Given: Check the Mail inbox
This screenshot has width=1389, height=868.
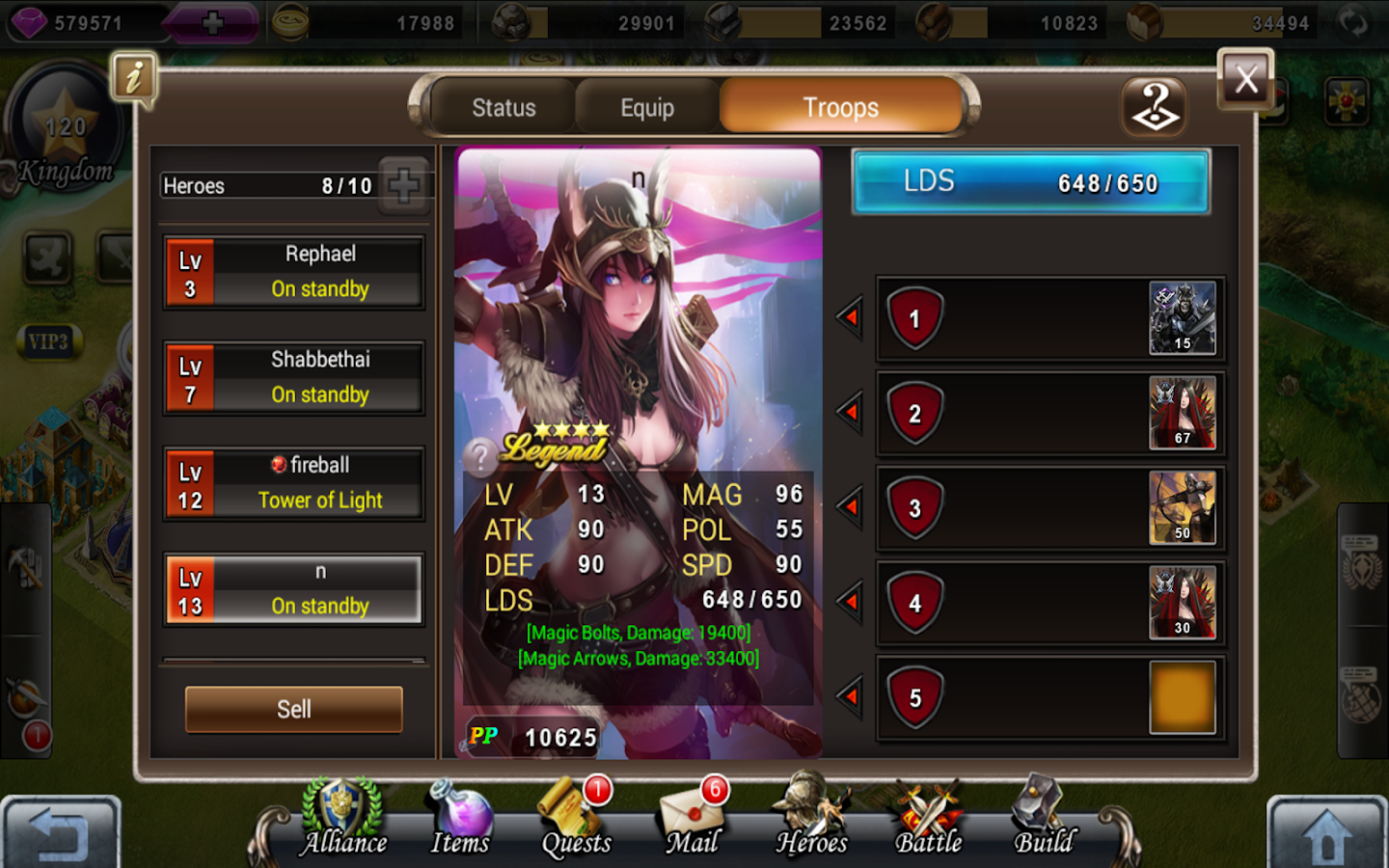Looking at the screenshot, I should click(x=693, y=820).
